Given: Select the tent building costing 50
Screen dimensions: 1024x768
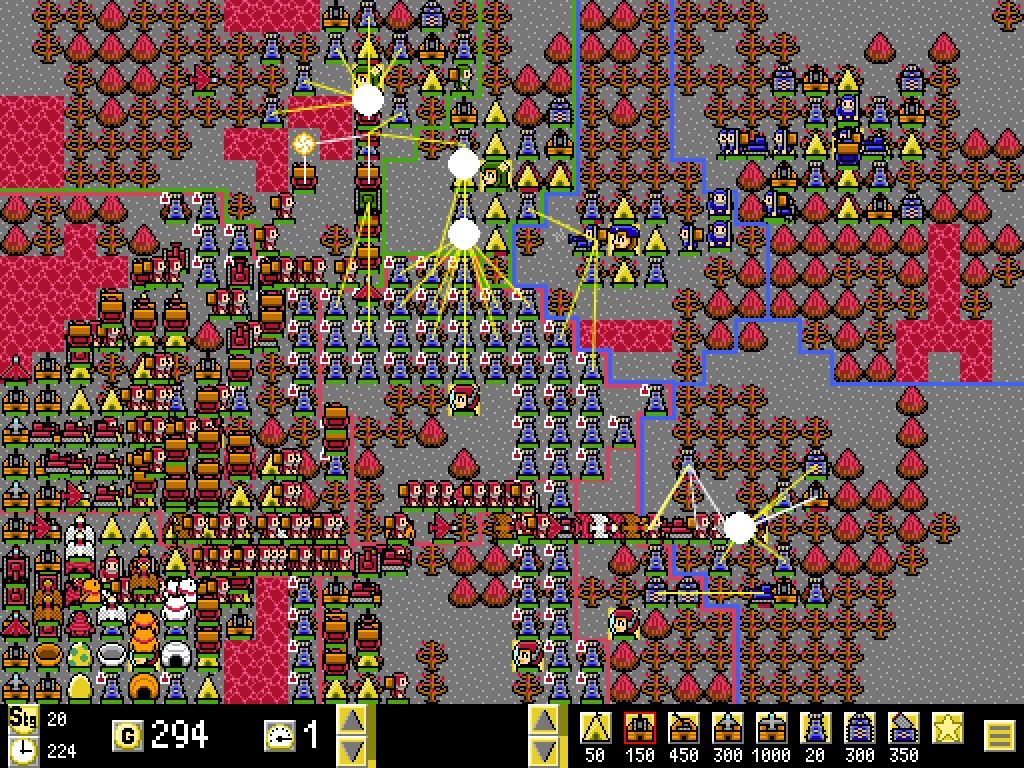Looking at the screenshot, I should 596,728.
